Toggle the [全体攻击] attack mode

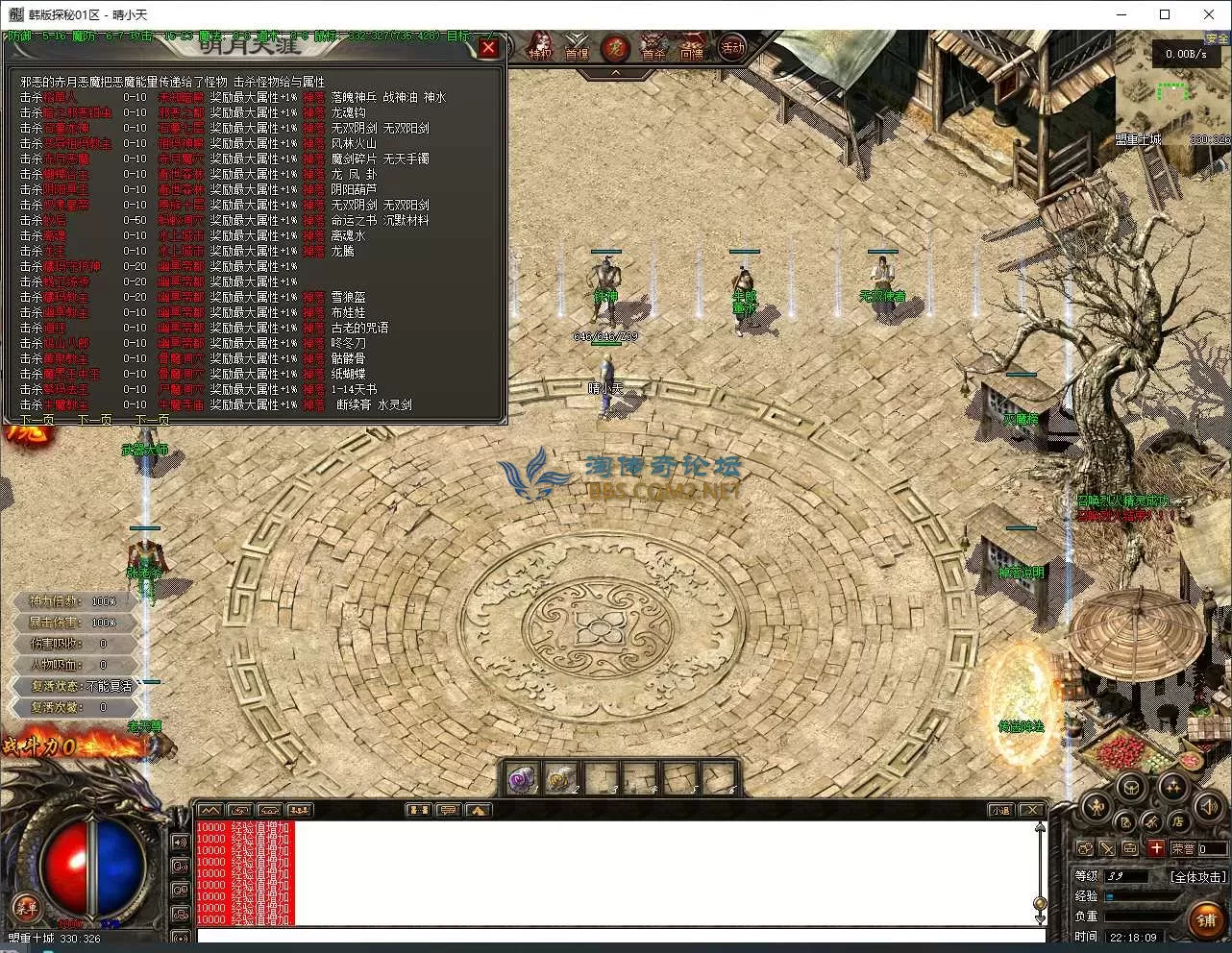tap(1198, 876)
